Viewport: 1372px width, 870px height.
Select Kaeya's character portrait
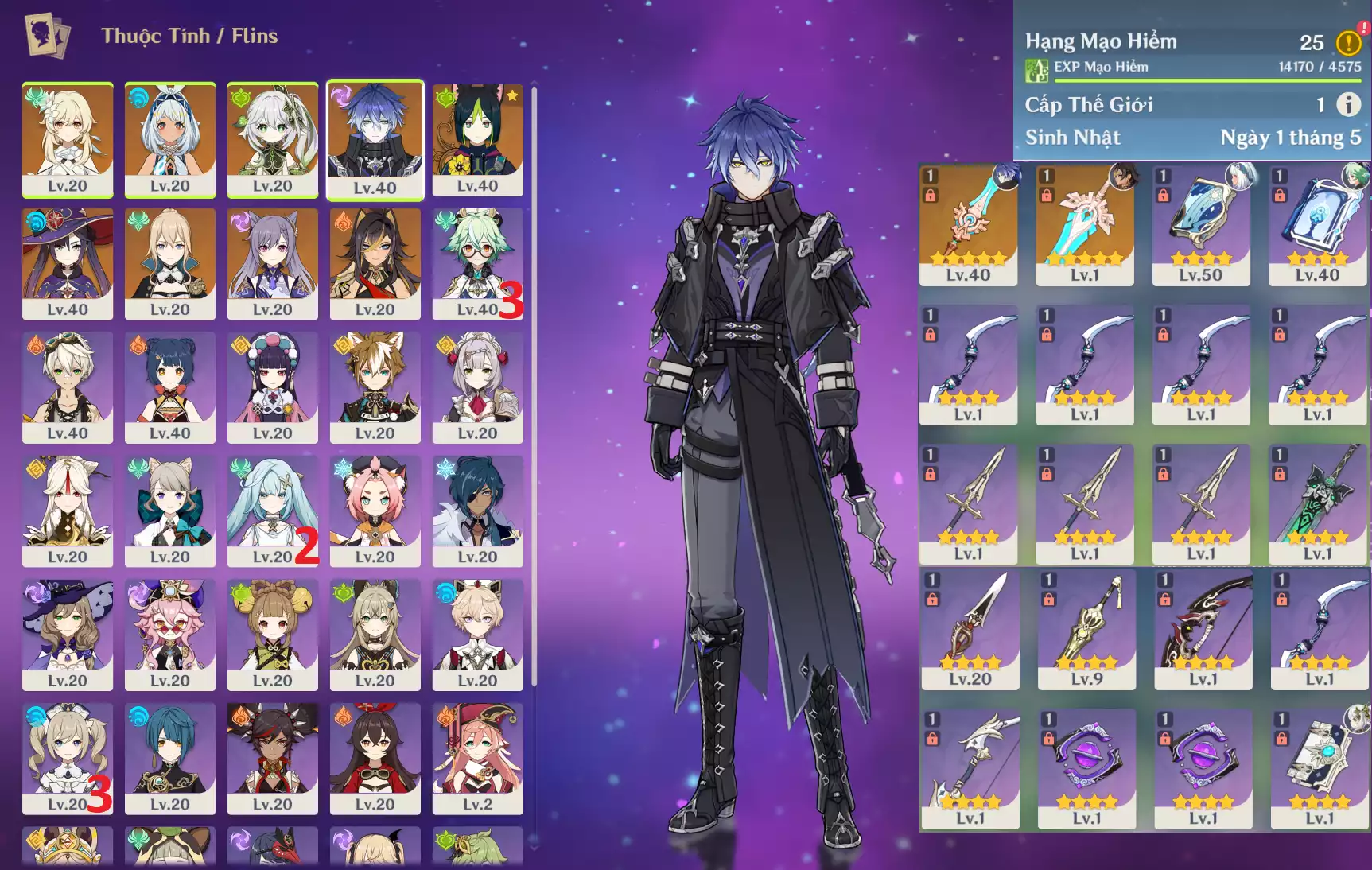pyautogui.click(x=477, y=511)
